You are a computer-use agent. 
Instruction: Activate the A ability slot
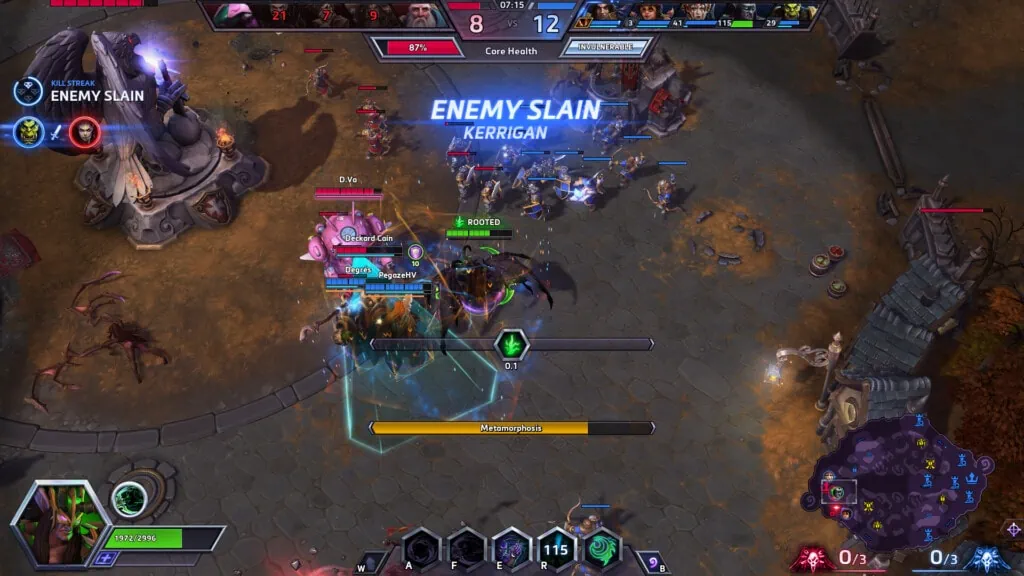pyautogui.click(x=421, y=550)
